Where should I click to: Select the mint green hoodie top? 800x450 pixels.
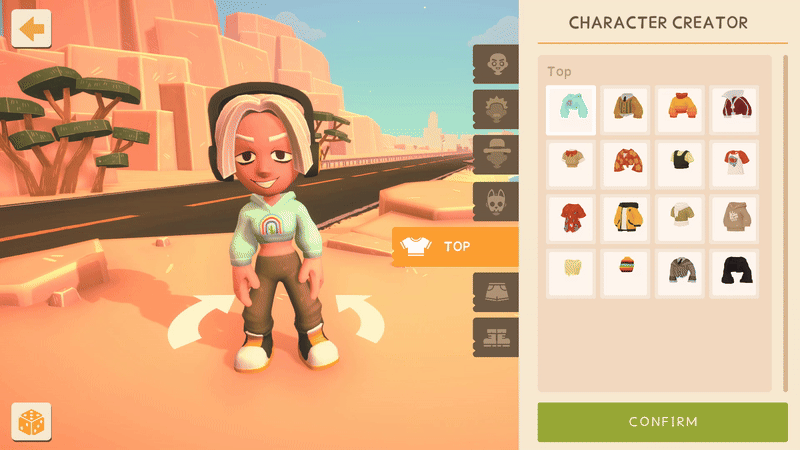571,110
